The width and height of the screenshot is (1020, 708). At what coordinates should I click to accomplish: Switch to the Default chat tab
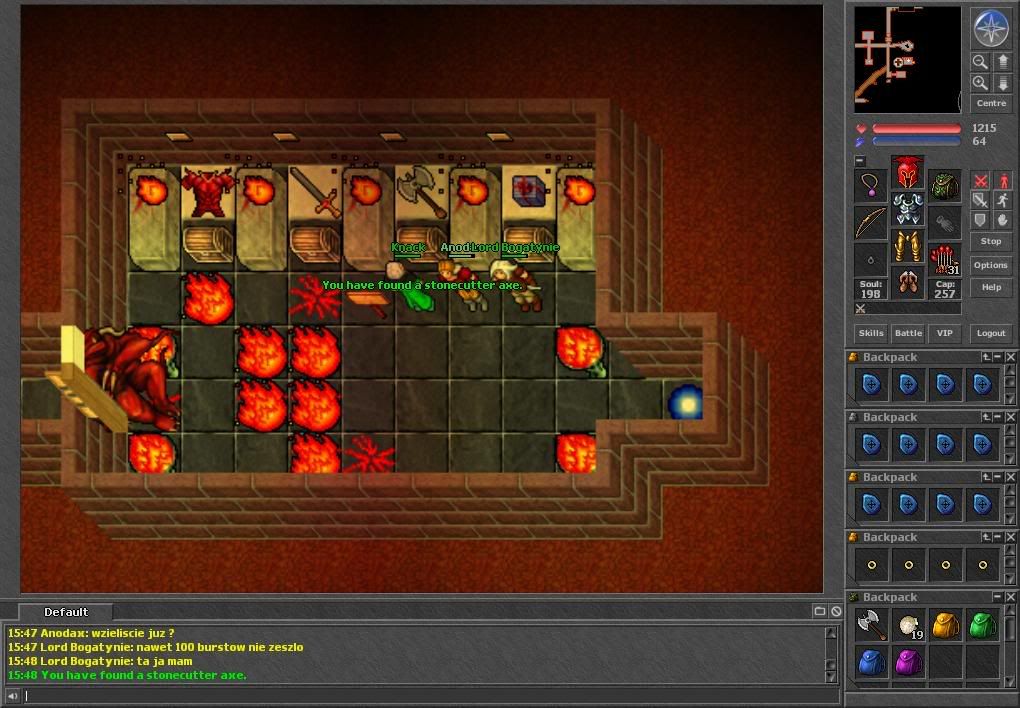pos(66,612)
